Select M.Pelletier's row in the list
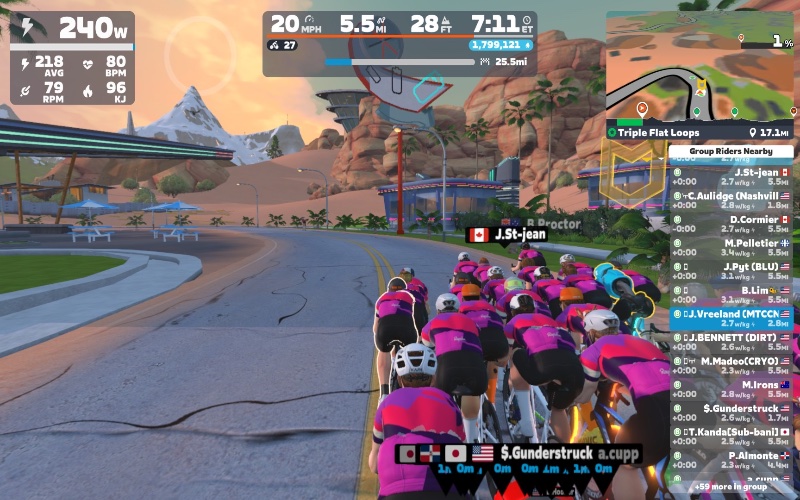This screenshot has height=500, width=800. [x=732, y=248]
